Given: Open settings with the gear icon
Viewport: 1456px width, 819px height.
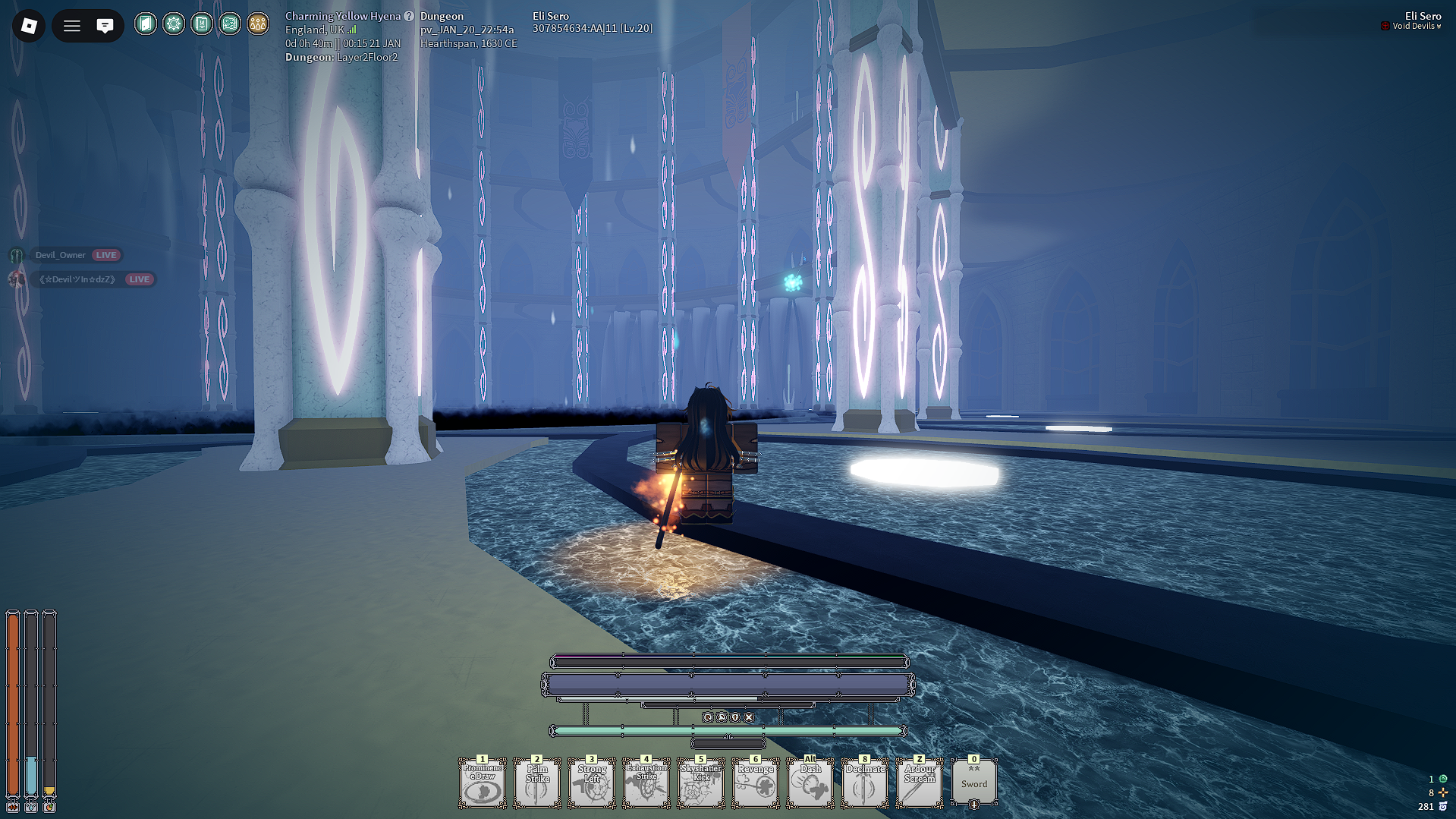Looking at the screenshot, I should [174, 24].
